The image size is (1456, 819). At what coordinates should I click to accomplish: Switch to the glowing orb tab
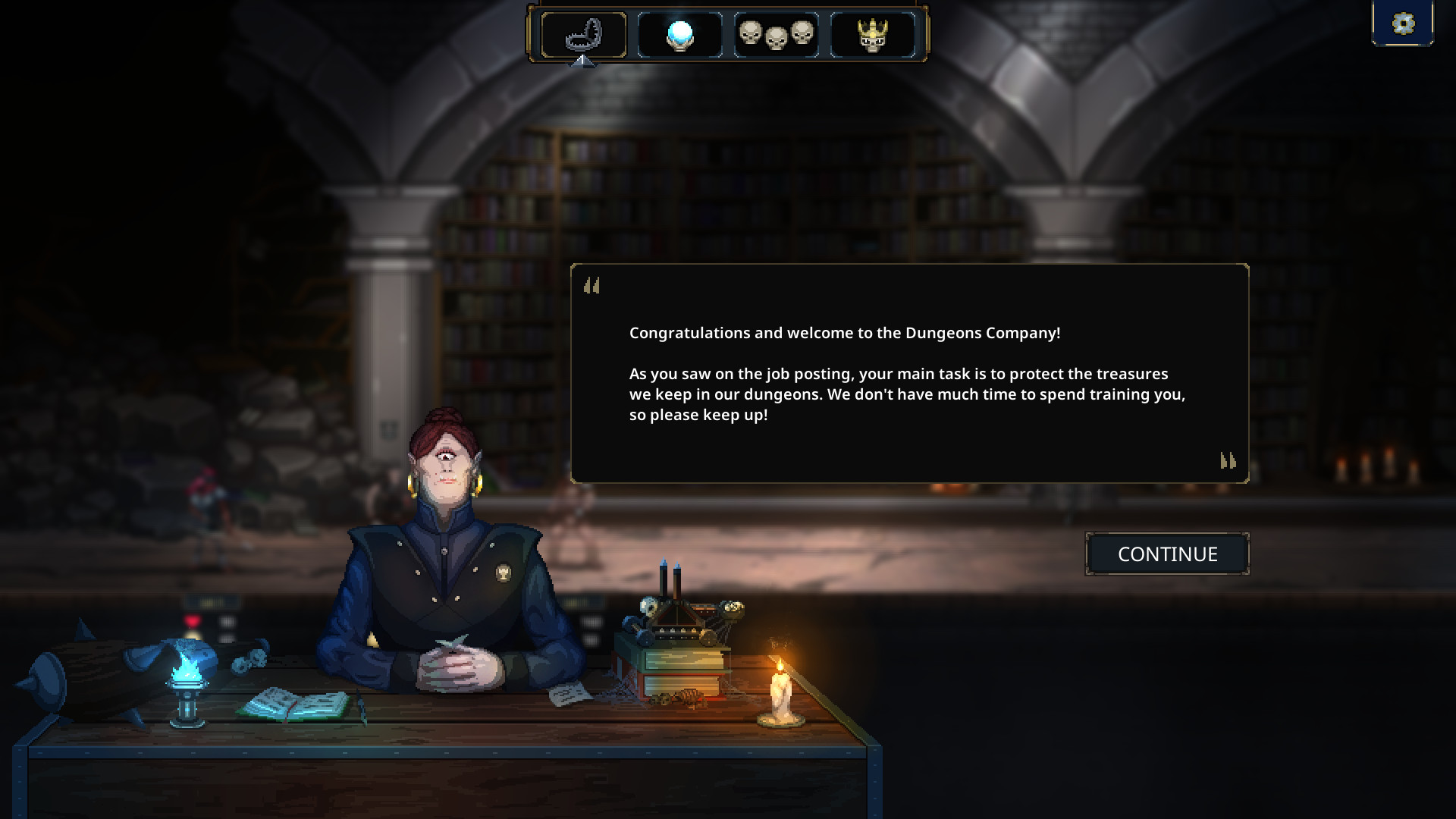tap(680, 35)
